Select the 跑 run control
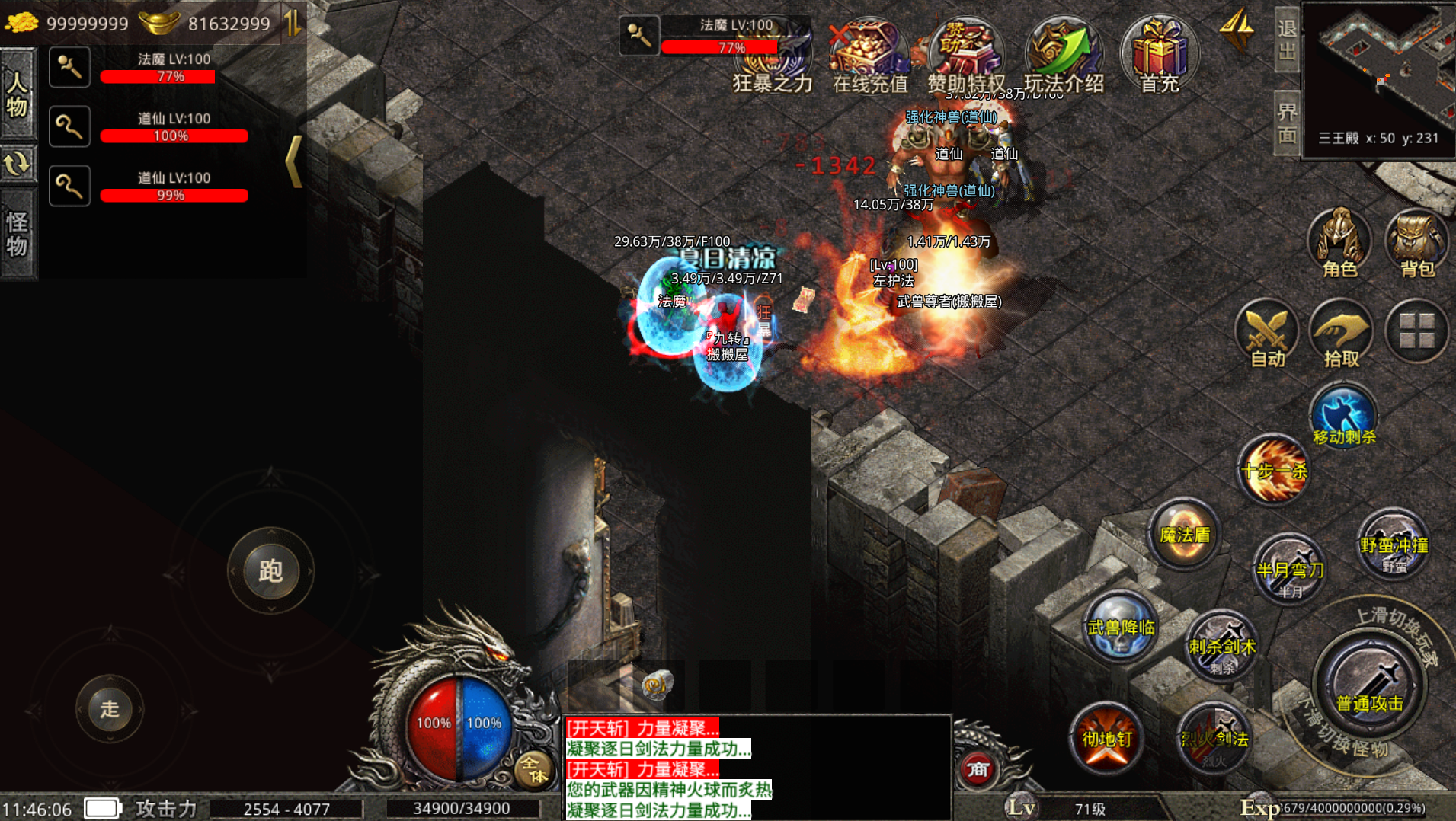 pos(270,570)
